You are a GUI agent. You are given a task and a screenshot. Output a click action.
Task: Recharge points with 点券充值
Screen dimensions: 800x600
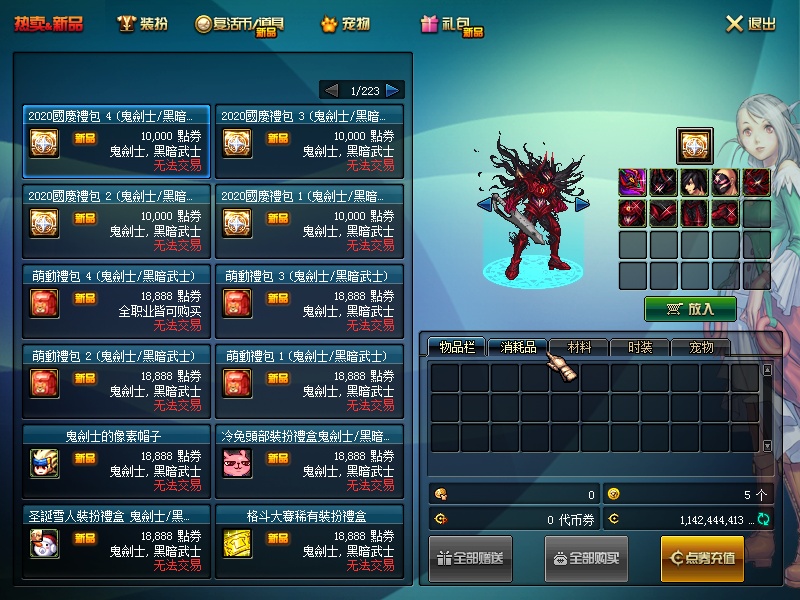click(702, 558)
